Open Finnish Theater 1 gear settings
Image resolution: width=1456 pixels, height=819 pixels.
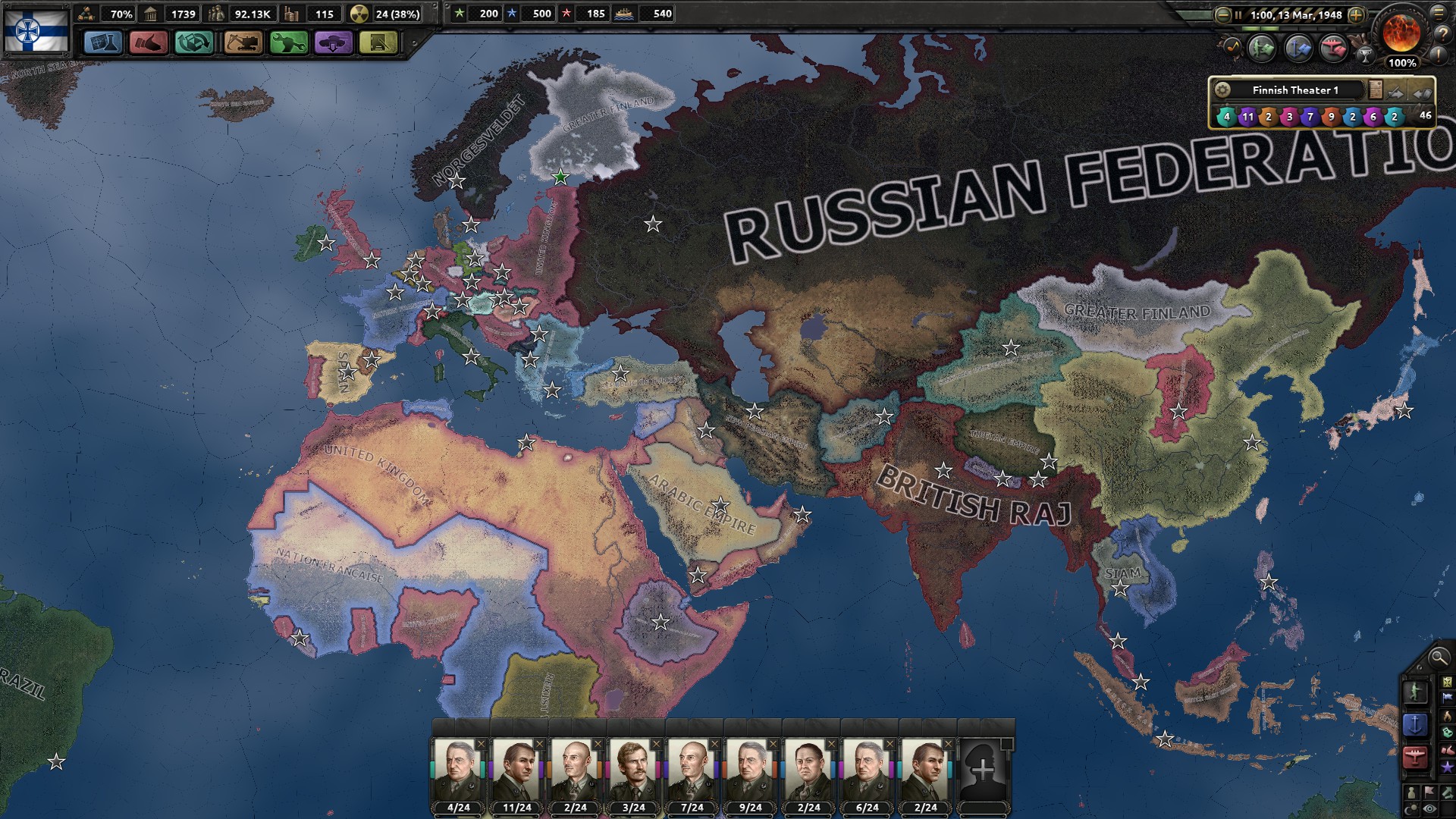tap(1222, 90)
